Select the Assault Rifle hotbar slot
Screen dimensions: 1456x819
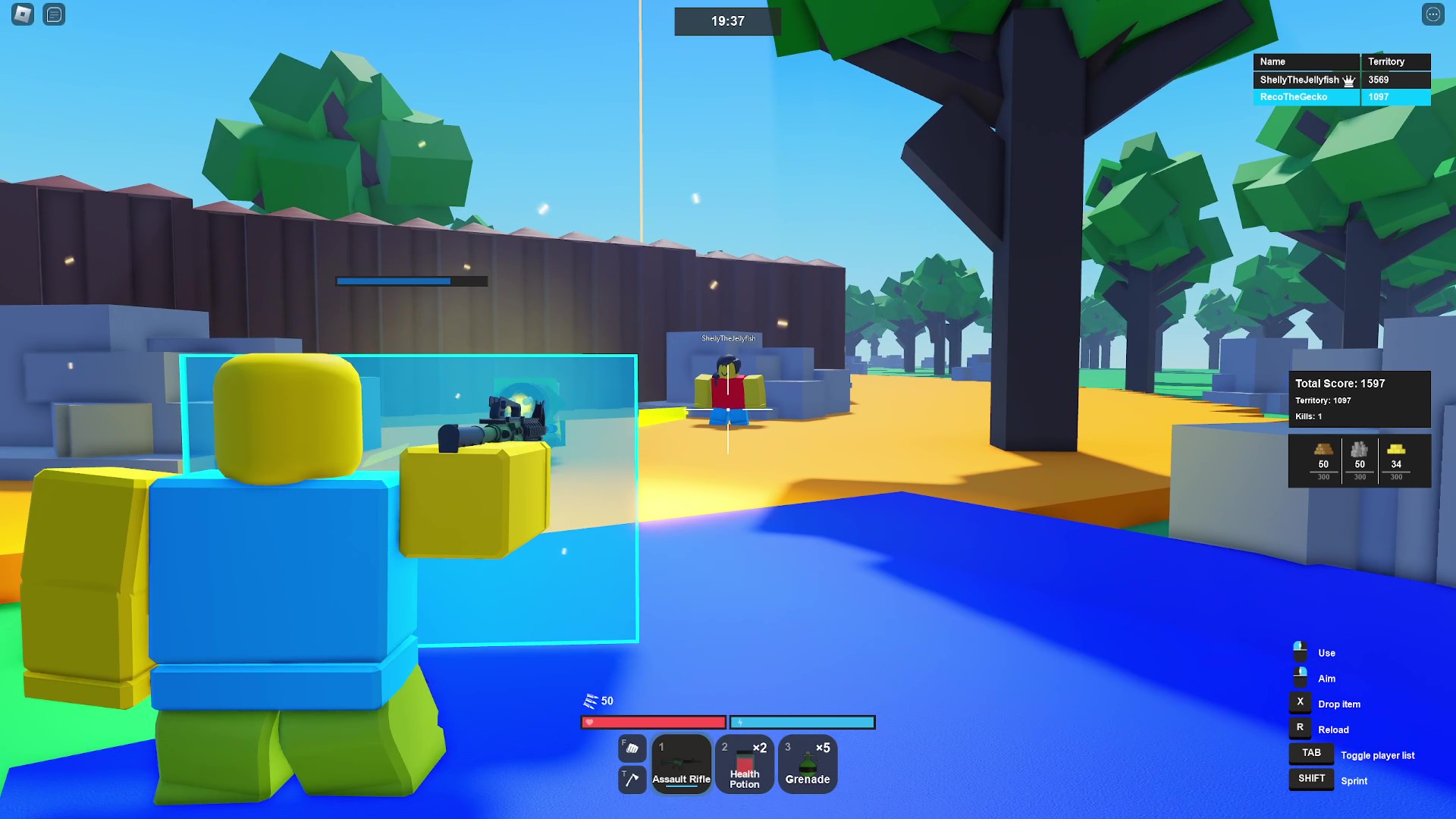tap(681, 764)
